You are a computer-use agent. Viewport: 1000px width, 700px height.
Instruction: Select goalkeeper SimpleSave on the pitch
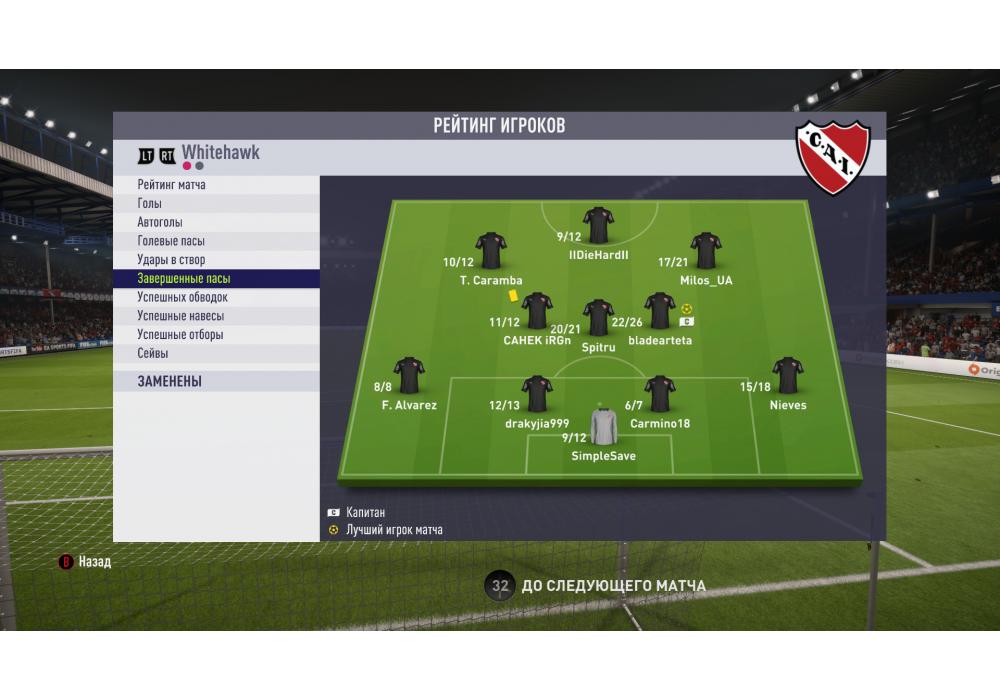604,427
